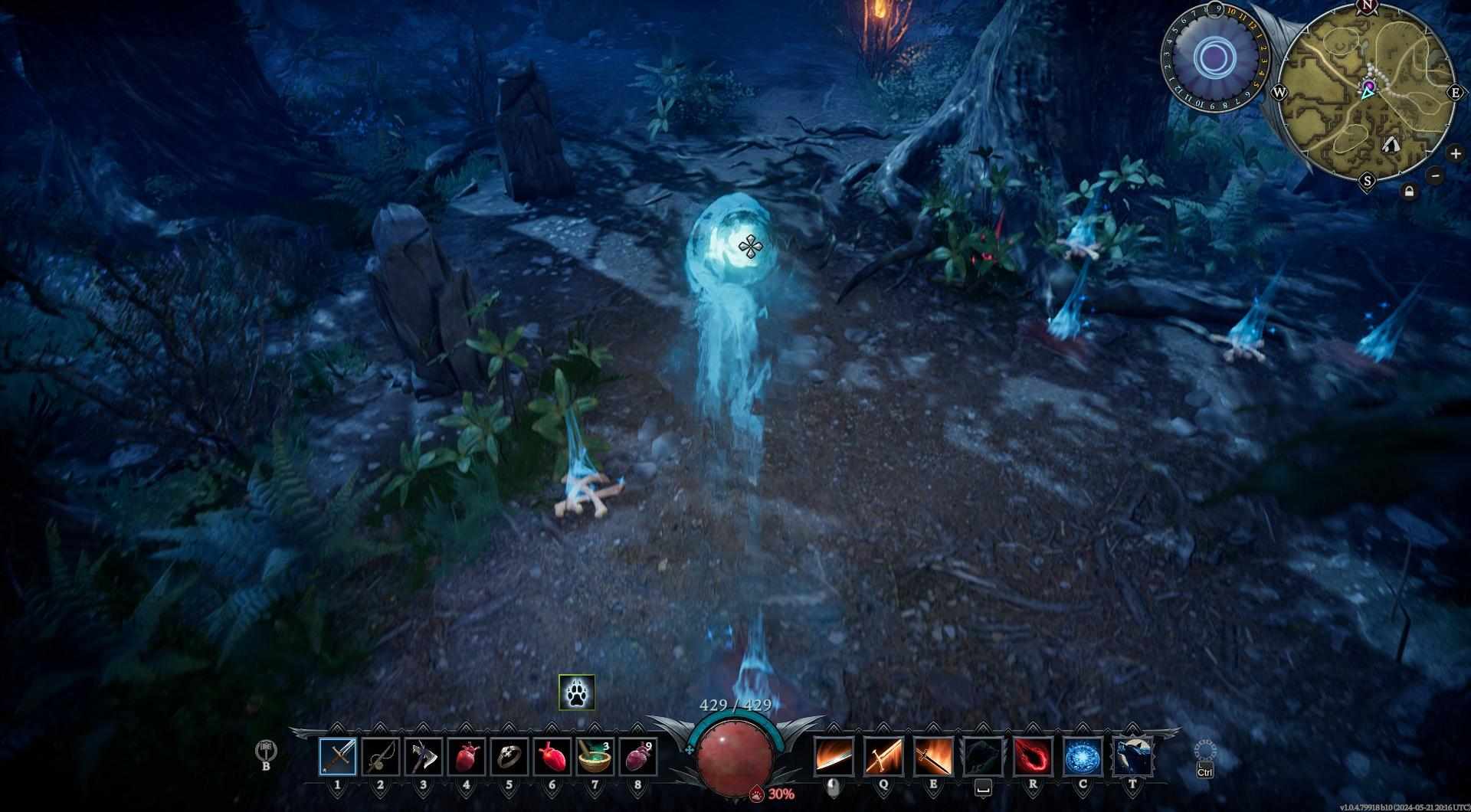Screen dimensions: 1471x812
Task: Cast the blue frost circle spell
Action: (x=1083, y=756)
